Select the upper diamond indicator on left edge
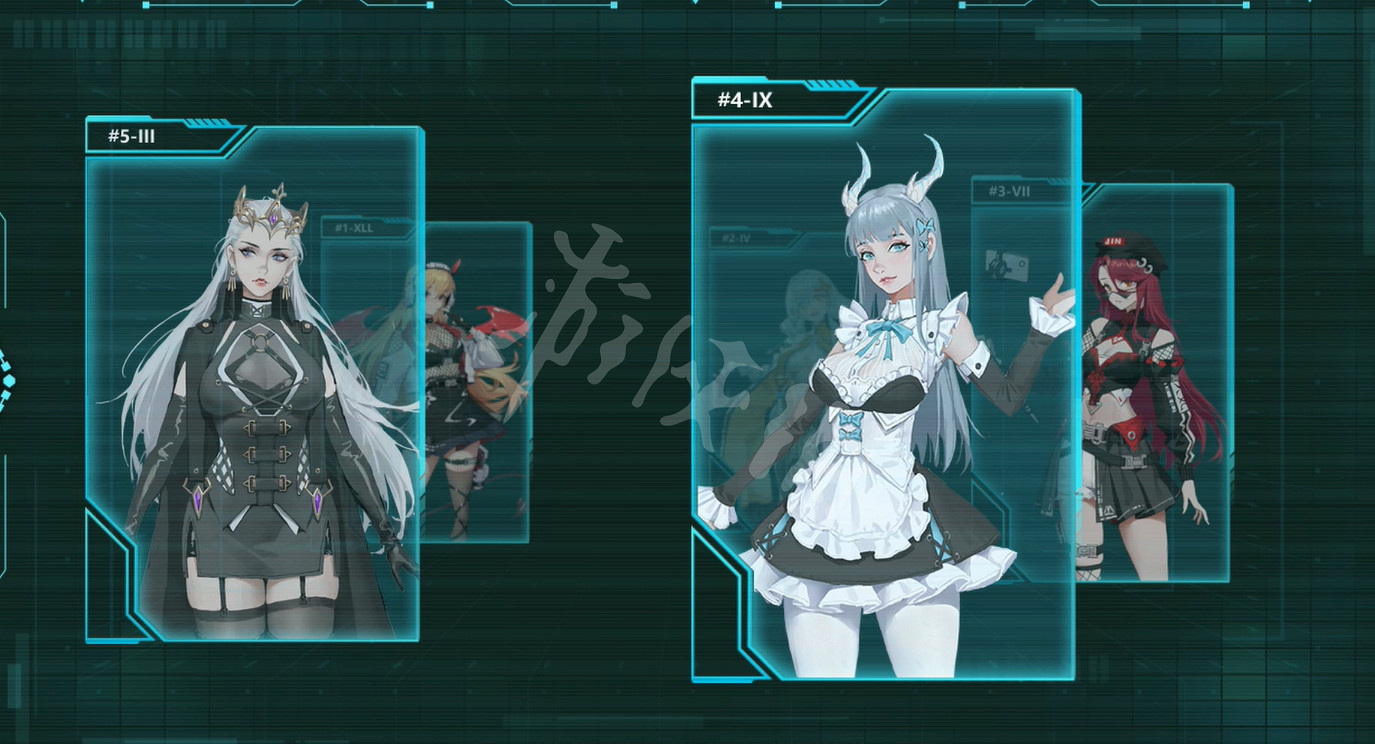Viewport: 1375px width, 744px height. click(x=6, y=364)
